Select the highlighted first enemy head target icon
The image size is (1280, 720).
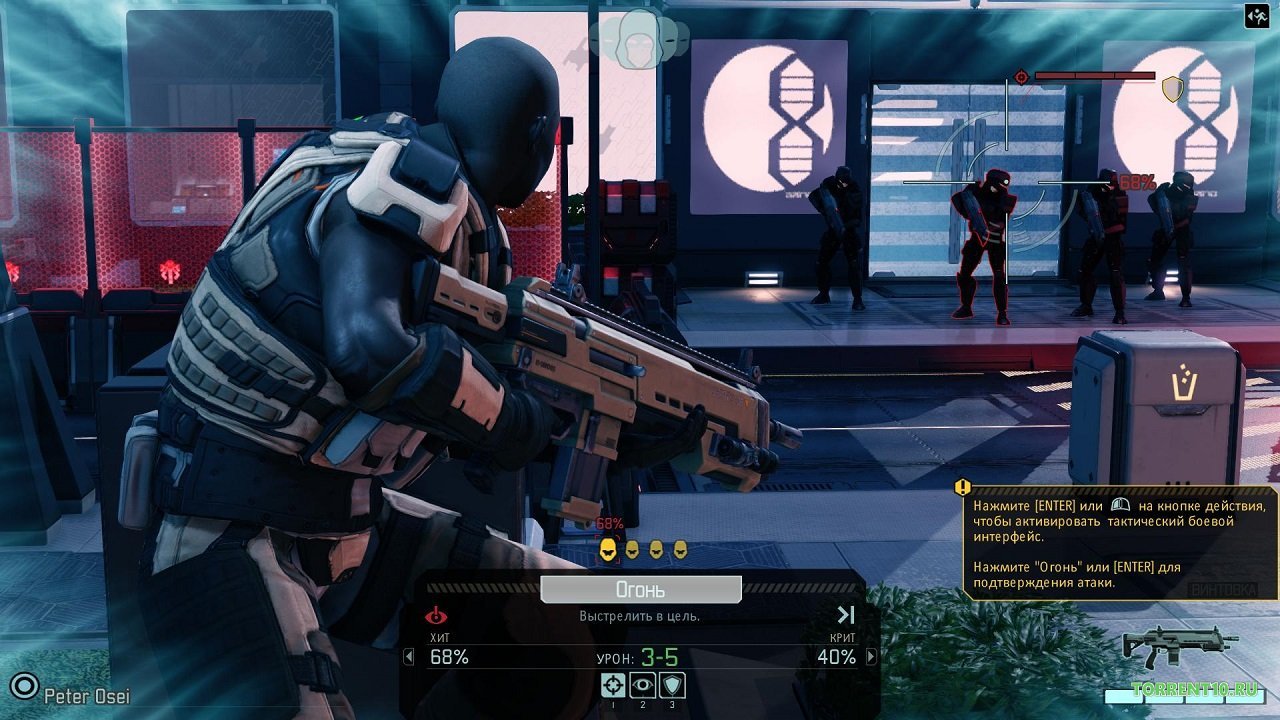[x=608, y=549]
